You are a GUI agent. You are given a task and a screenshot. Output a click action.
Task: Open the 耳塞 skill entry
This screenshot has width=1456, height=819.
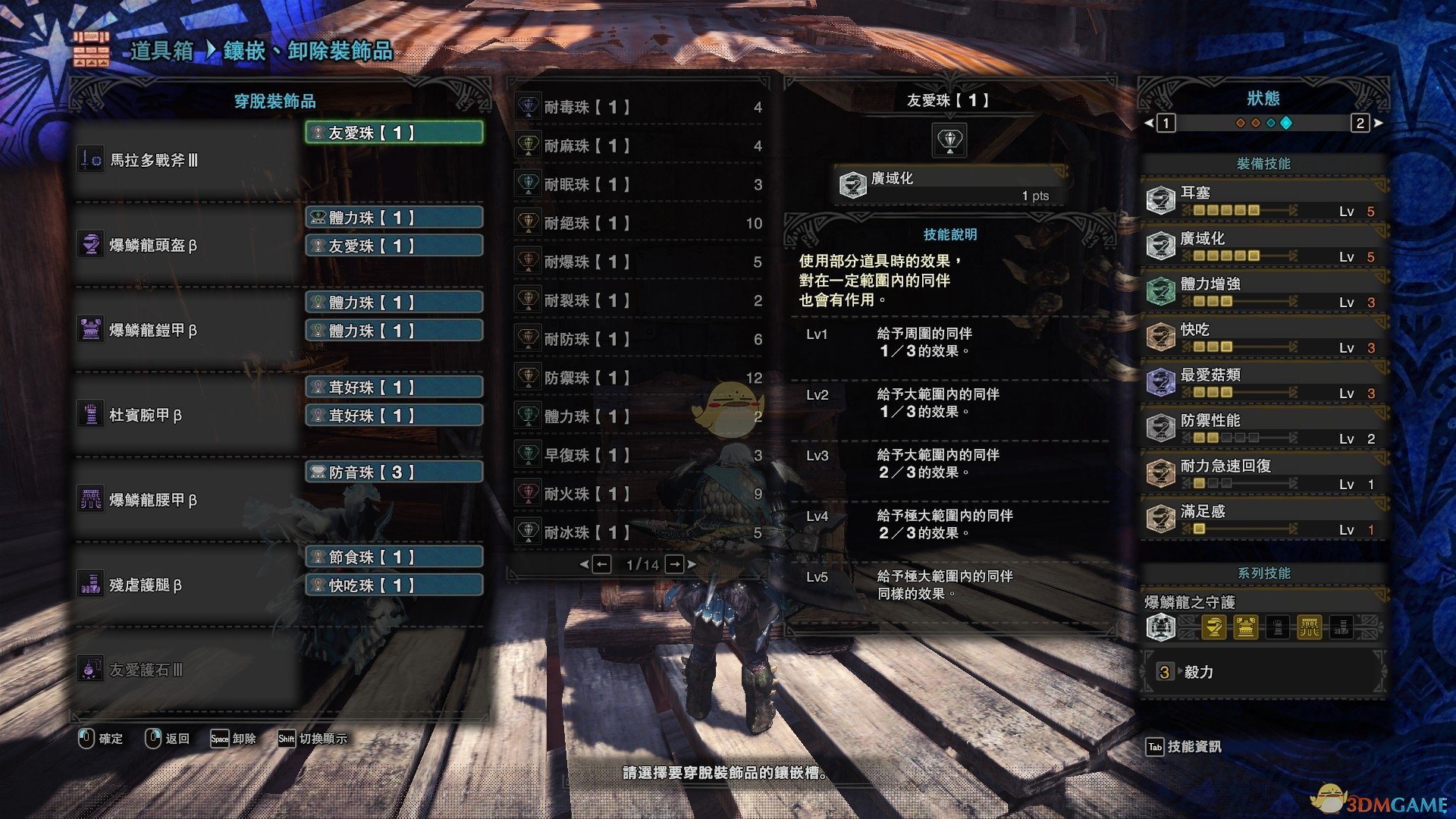1263,201
